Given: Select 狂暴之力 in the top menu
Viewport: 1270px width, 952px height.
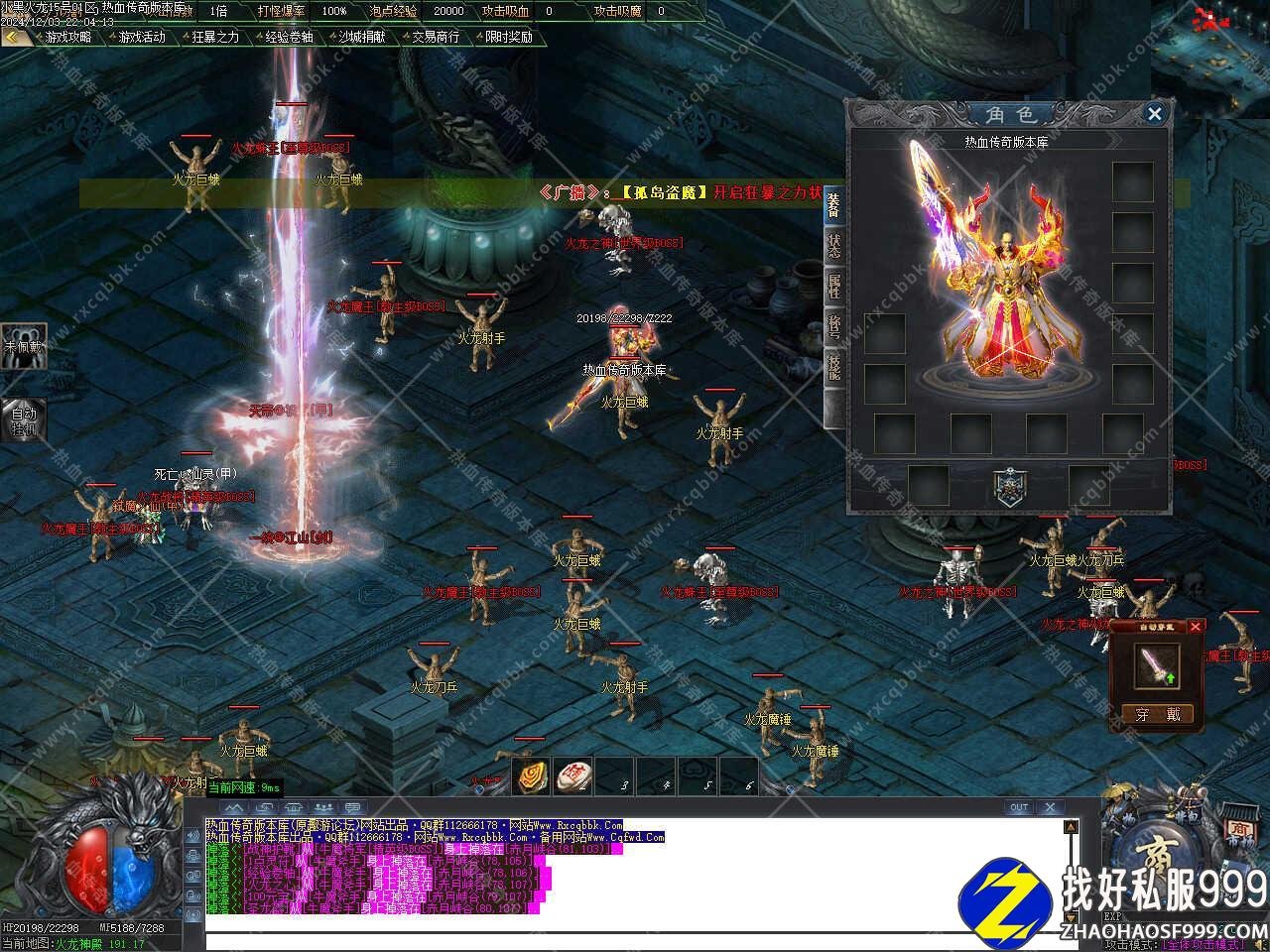Looking at the screenshot, I should click(215, 37).
